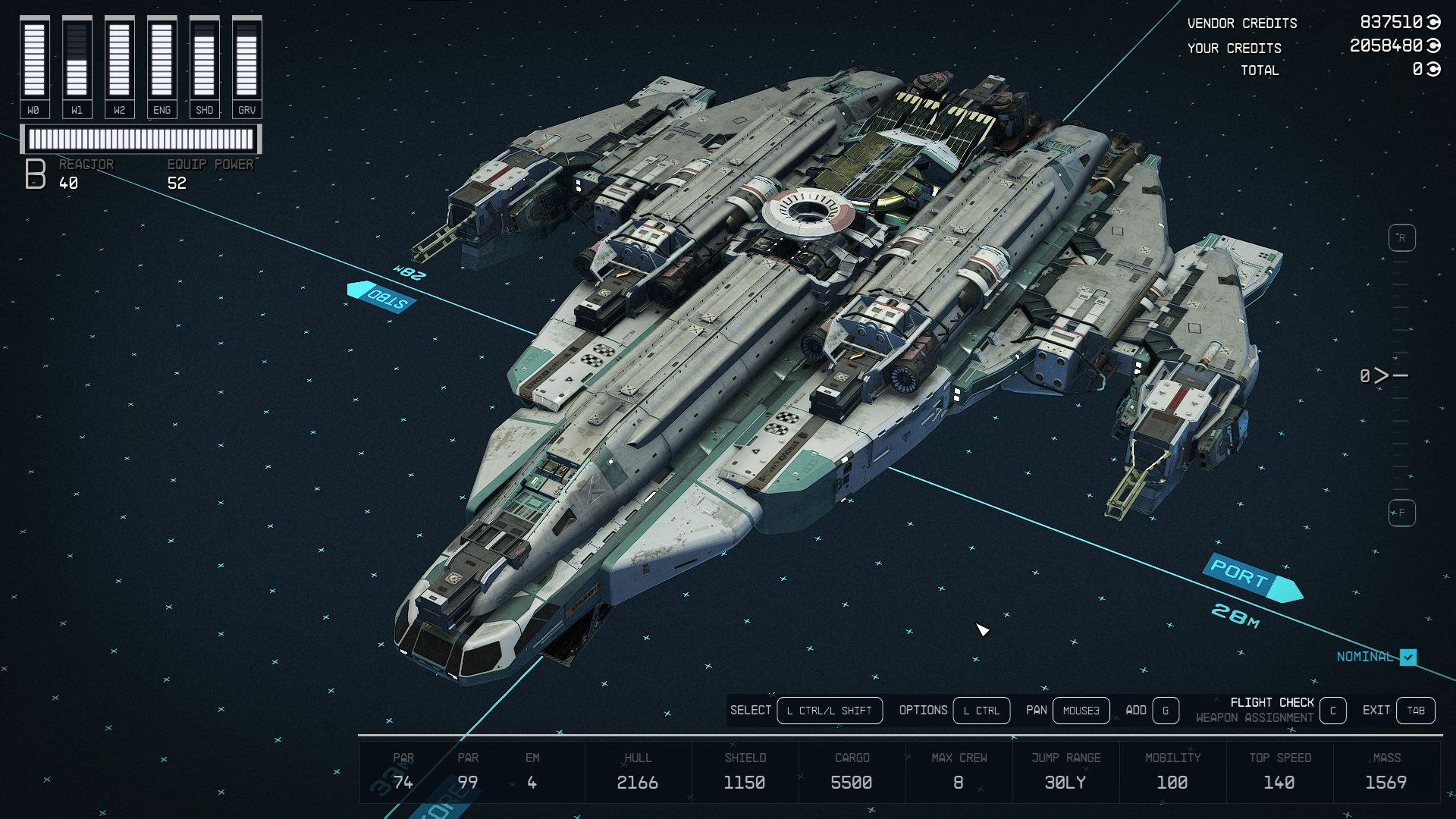Open the Flight Check panel
1456x819 pixels.
(x=1332, y=711)
